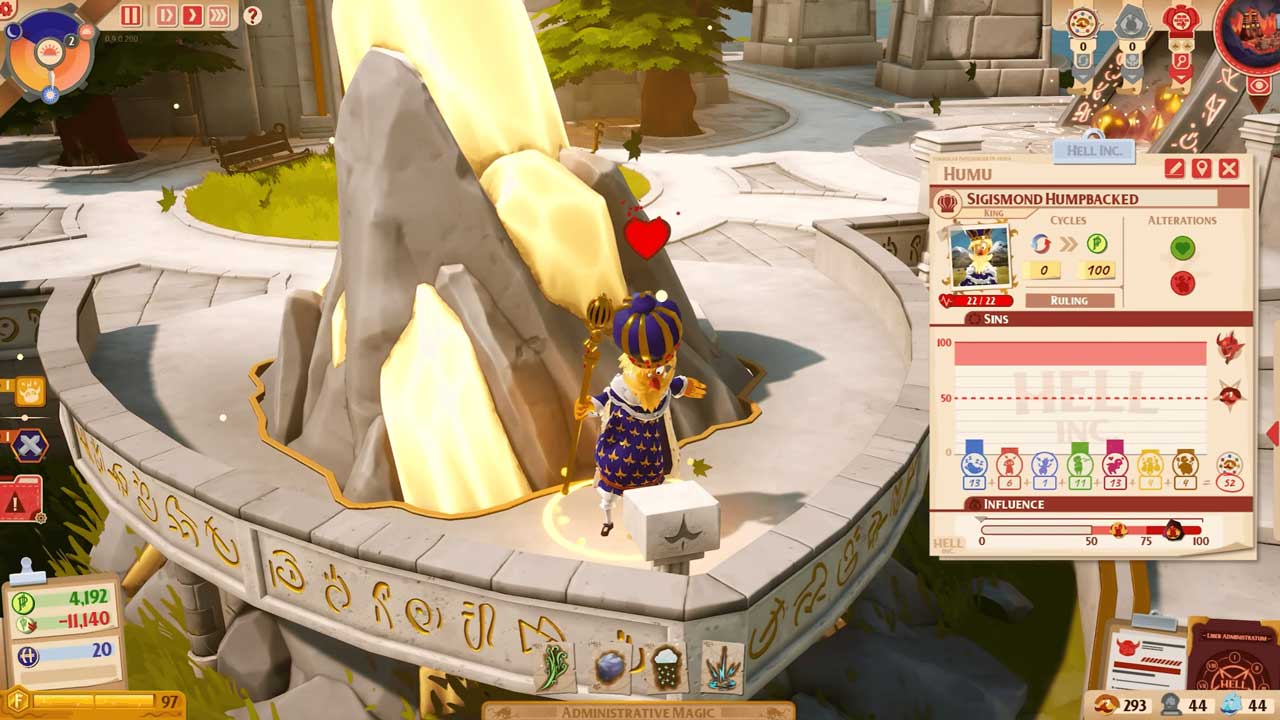The image size is (1280, 720).
Task: Open the Administrative Magic bar
Action: (x=638, y=711)
